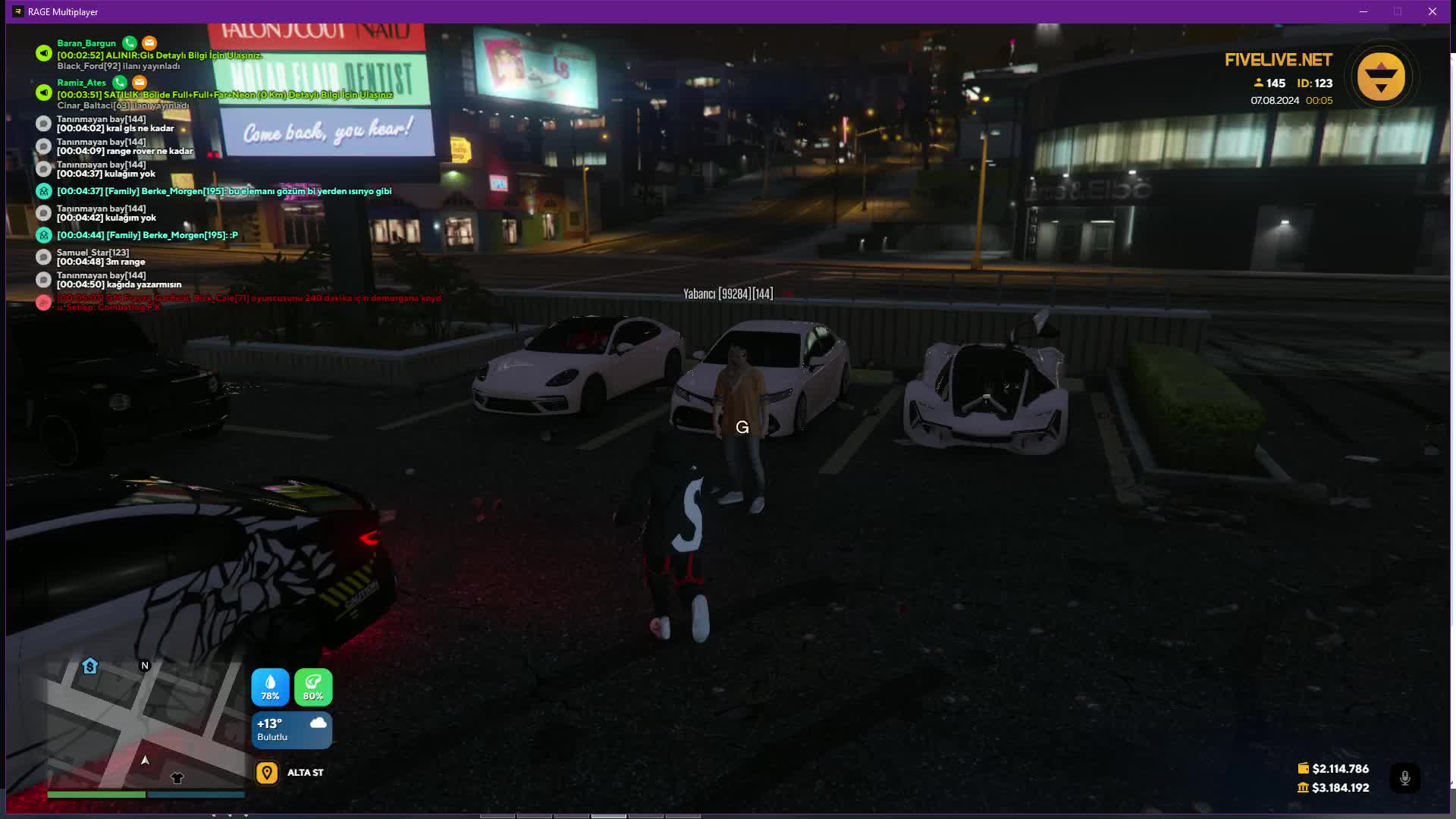Click the FiveLive server logo emblem
The width and height of the screenshot is (1456, 819).
click(1381, 77)
